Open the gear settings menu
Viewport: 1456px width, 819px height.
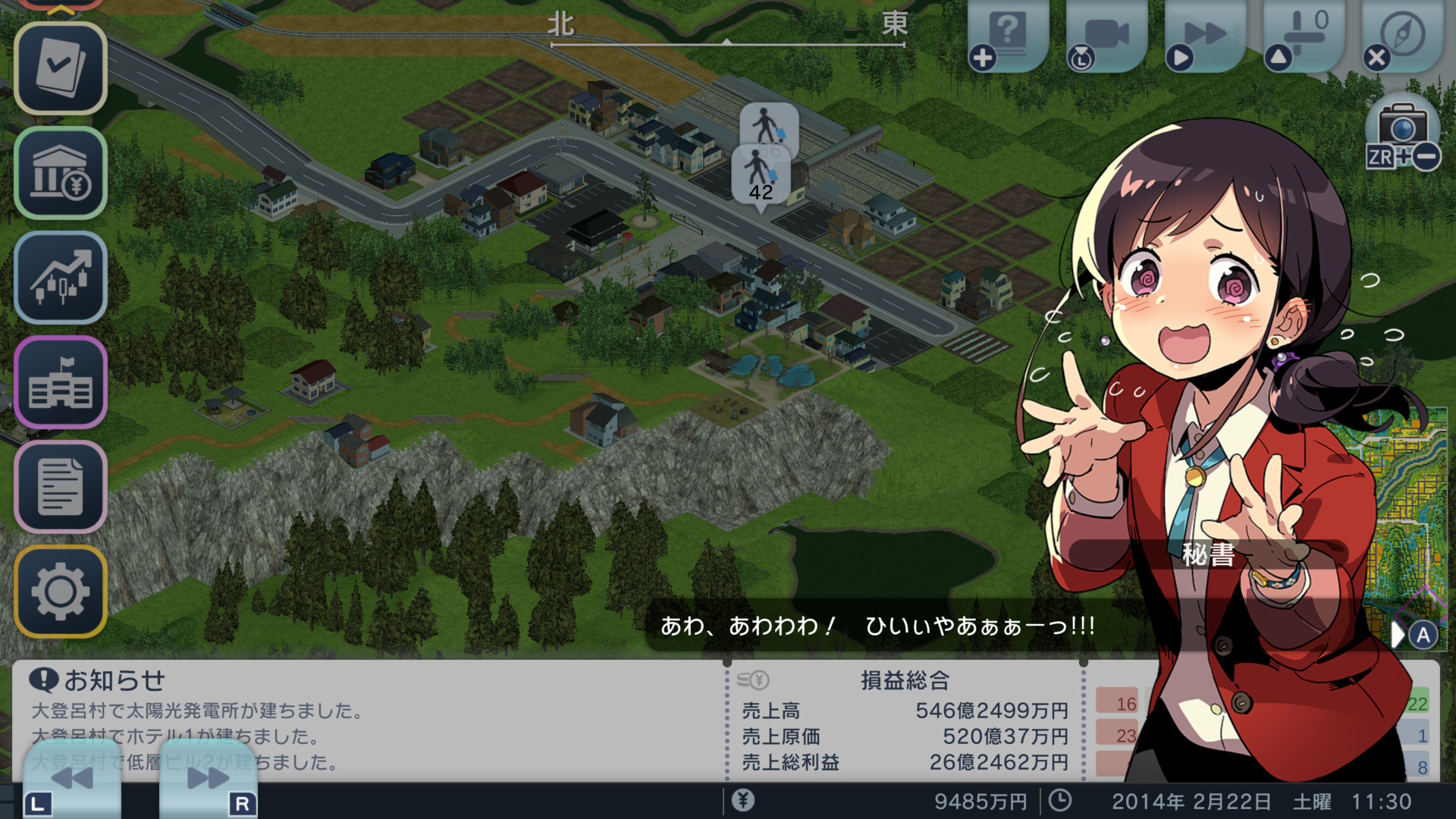pyautogui.click(x=61, y=591)
